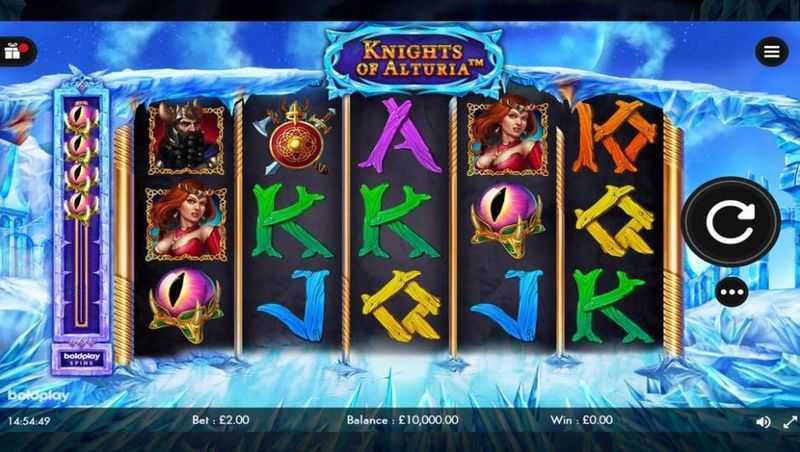This screenshot has width=800, height=452.
Task: Click the Boldplay Spins badge
Action: (x=76, y=356)
